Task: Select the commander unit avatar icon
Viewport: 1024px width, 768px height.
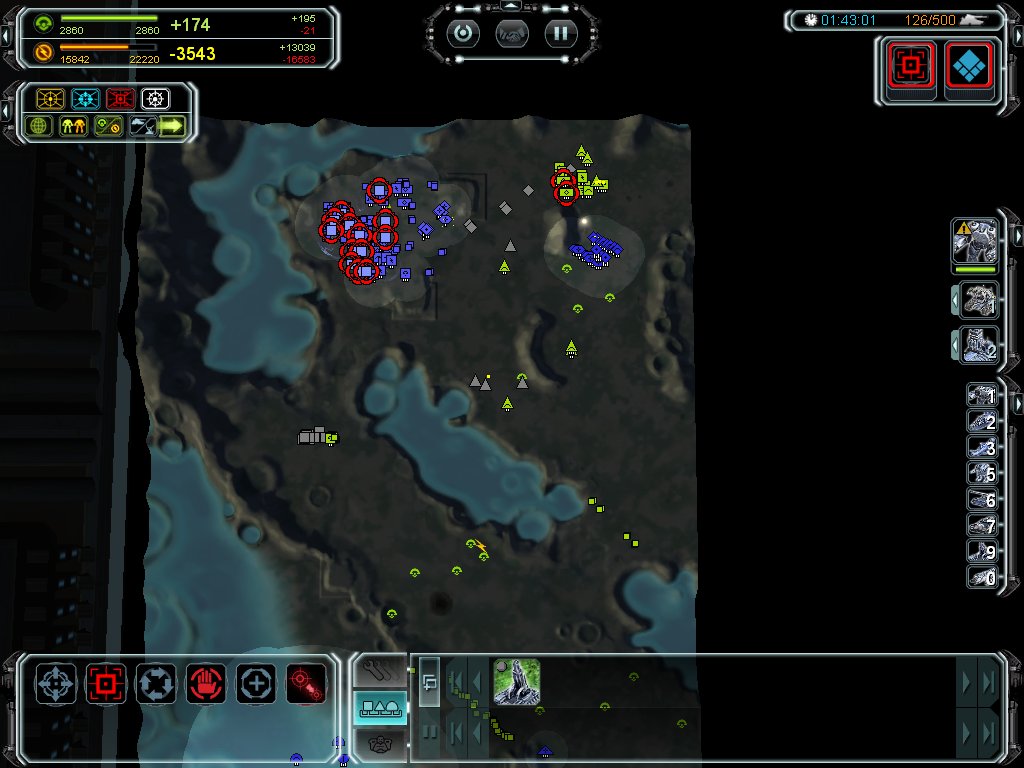Action: point(975,242)
